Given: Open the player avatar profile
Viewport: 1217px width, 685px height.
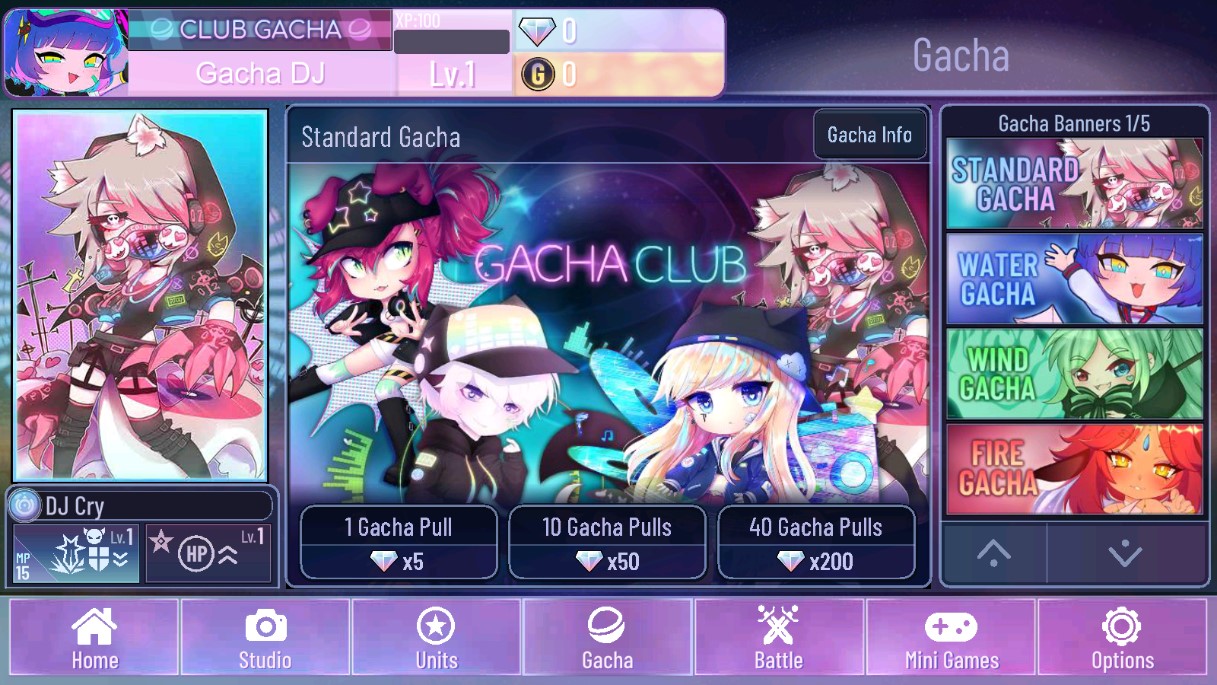Looking at the screenshot, I should tap(66, 53).
